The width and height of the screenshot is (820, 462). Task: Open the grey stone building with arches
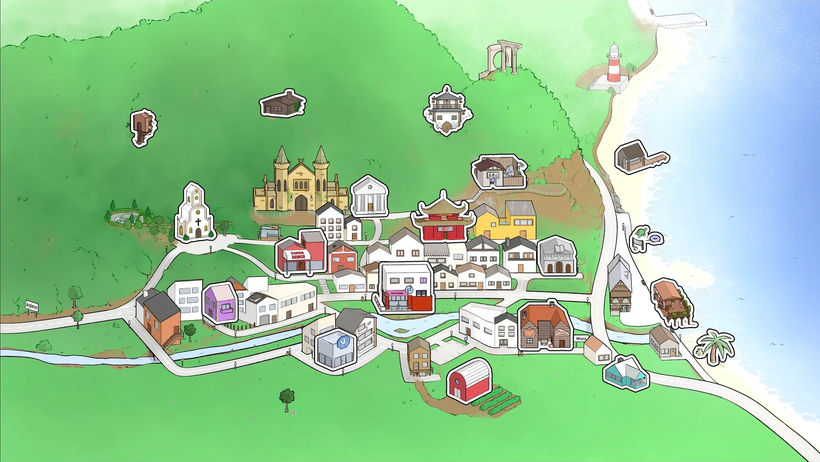tap(557, 256)
